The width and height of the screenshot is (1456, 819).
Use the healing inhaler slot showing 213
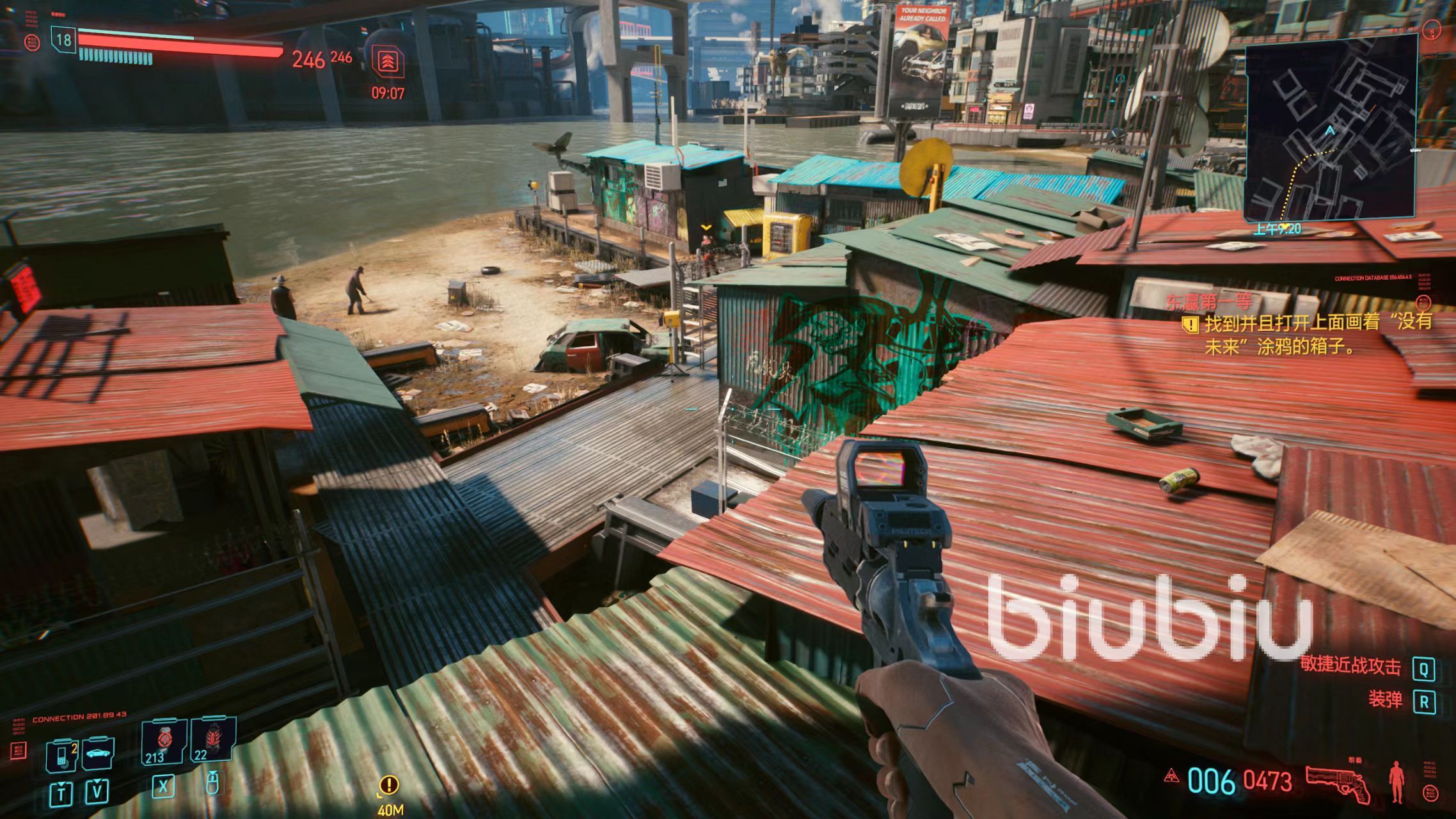[x=163, y=742]
